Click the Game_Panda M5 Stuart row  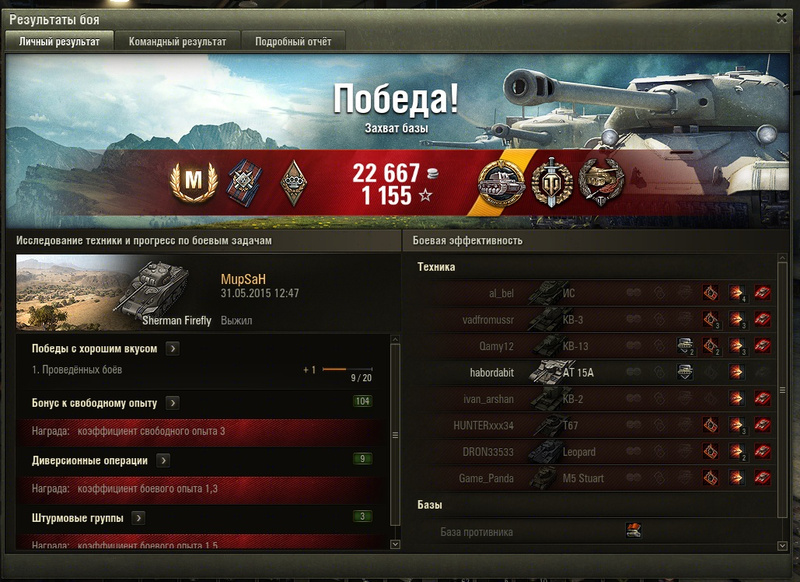590,478
